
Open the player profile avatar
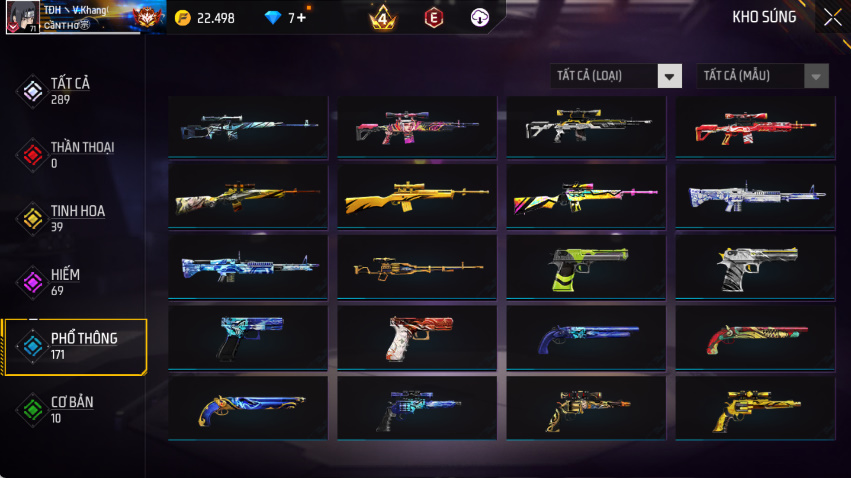point(20,17)
